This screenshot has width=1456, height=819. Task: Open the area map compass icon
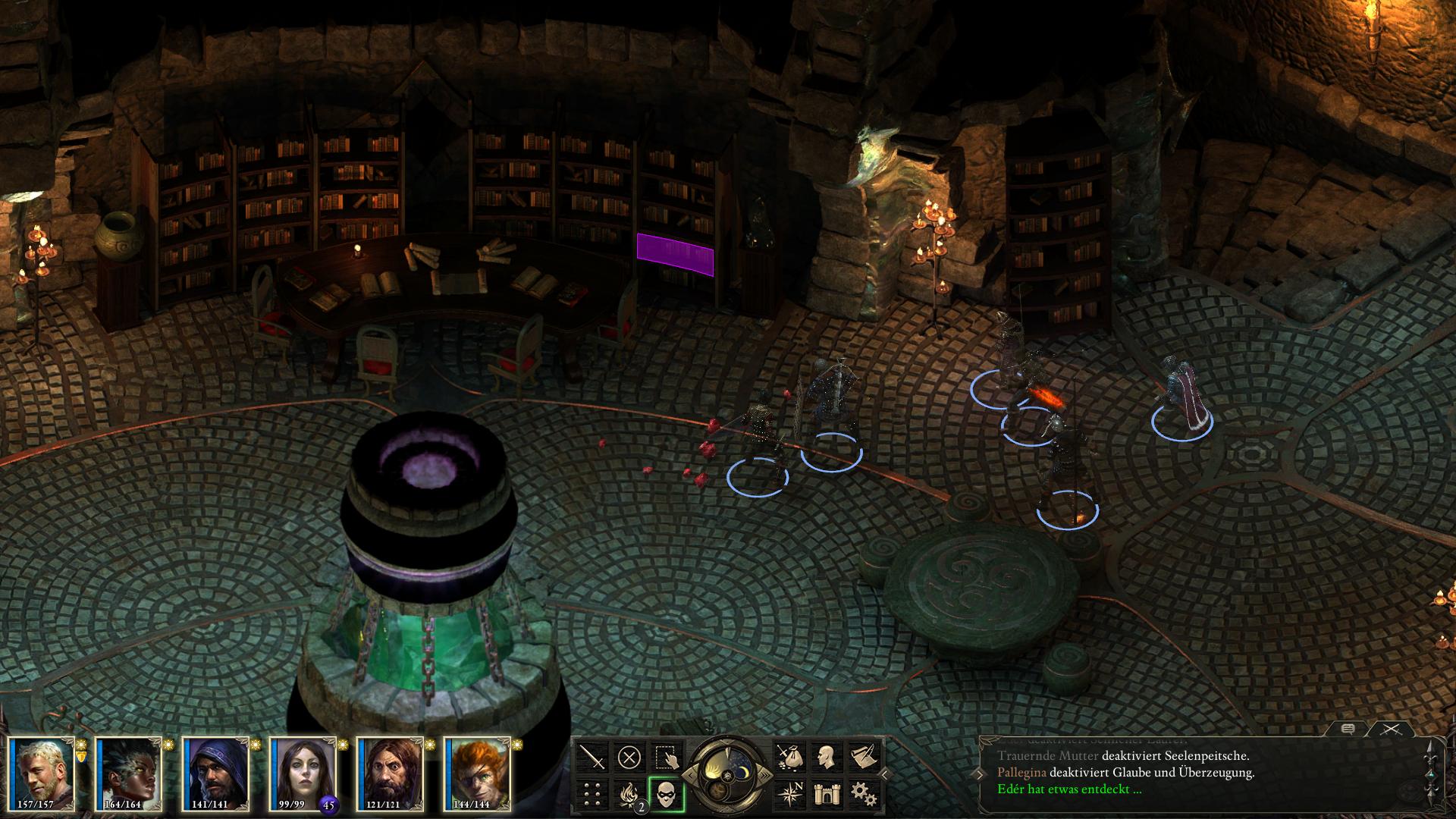click(789, 794)
